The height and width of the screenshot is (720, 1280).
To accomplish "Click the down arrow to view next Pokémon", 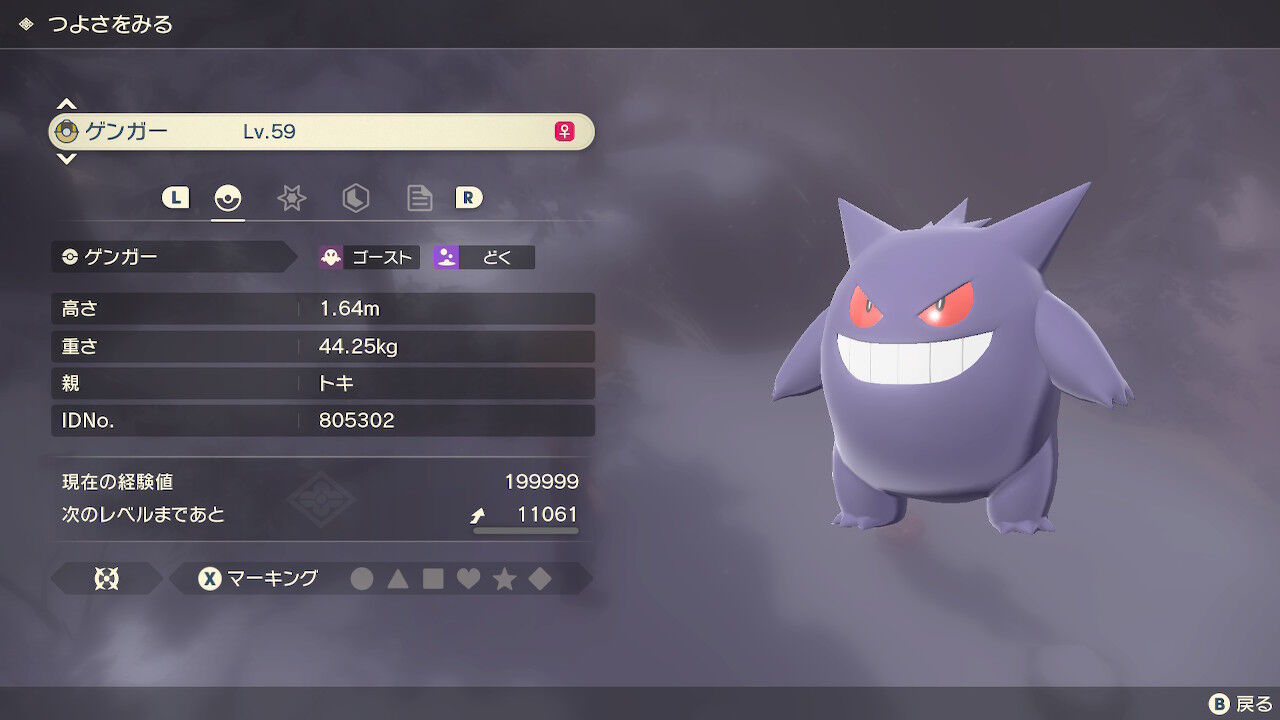I will [x=66, y=159].
